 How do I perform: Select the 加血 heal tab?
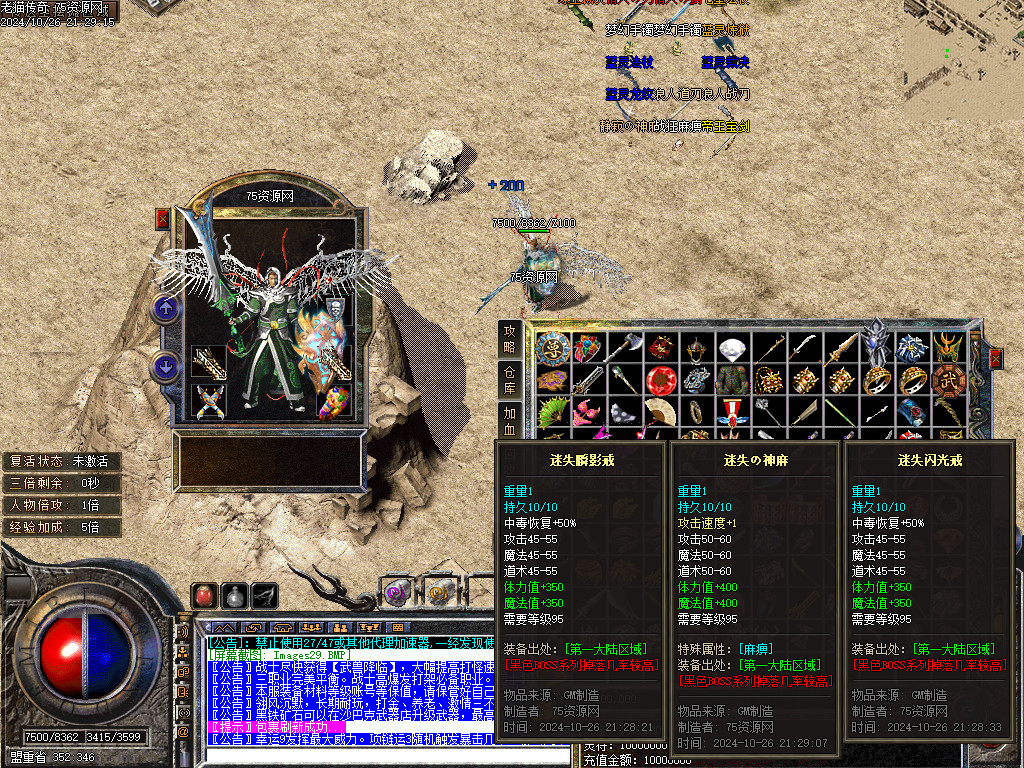tap(510, 417)
